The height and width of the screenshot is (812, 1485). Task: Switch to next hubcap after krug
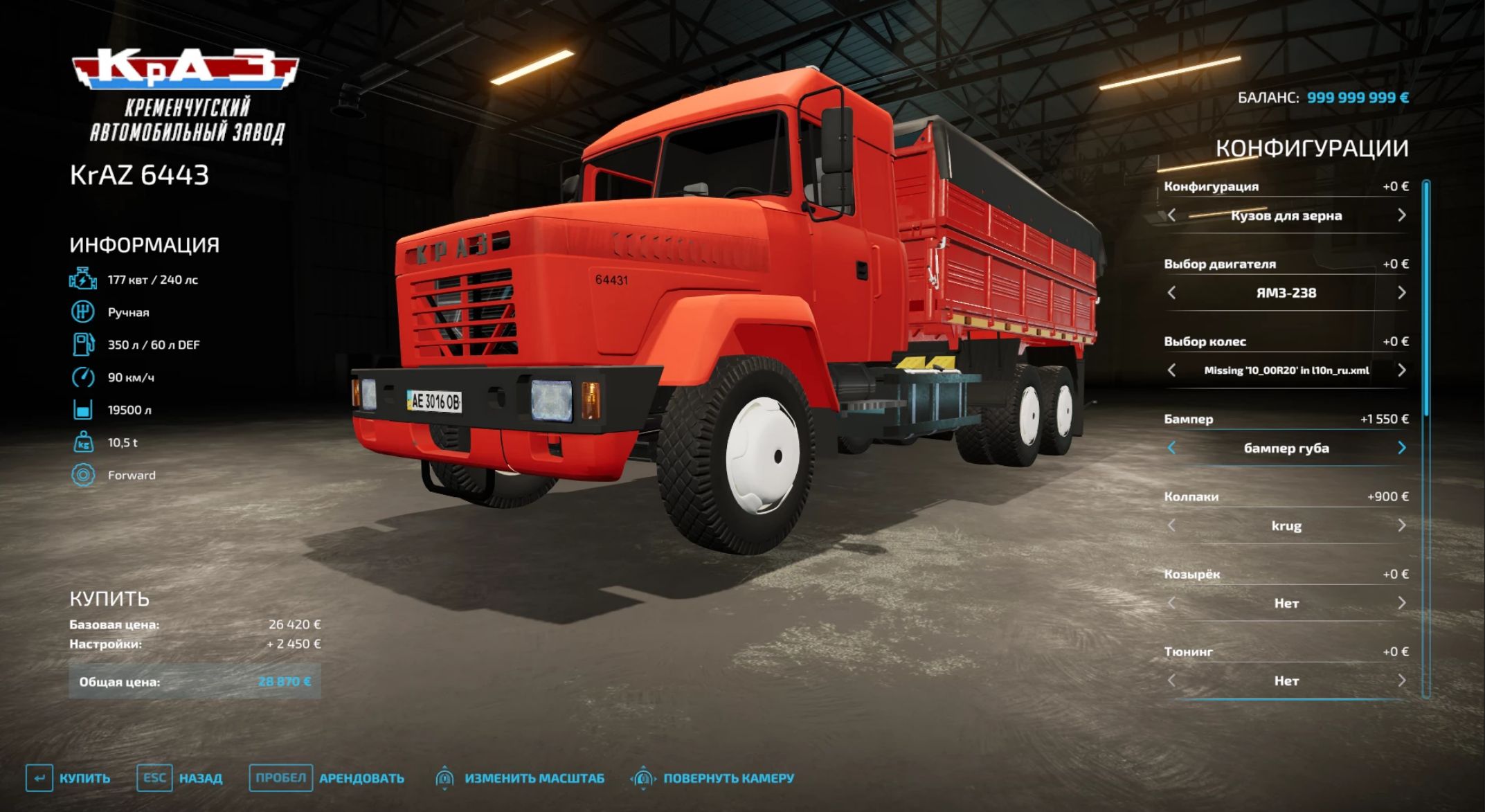click(x=1401, y=525)
